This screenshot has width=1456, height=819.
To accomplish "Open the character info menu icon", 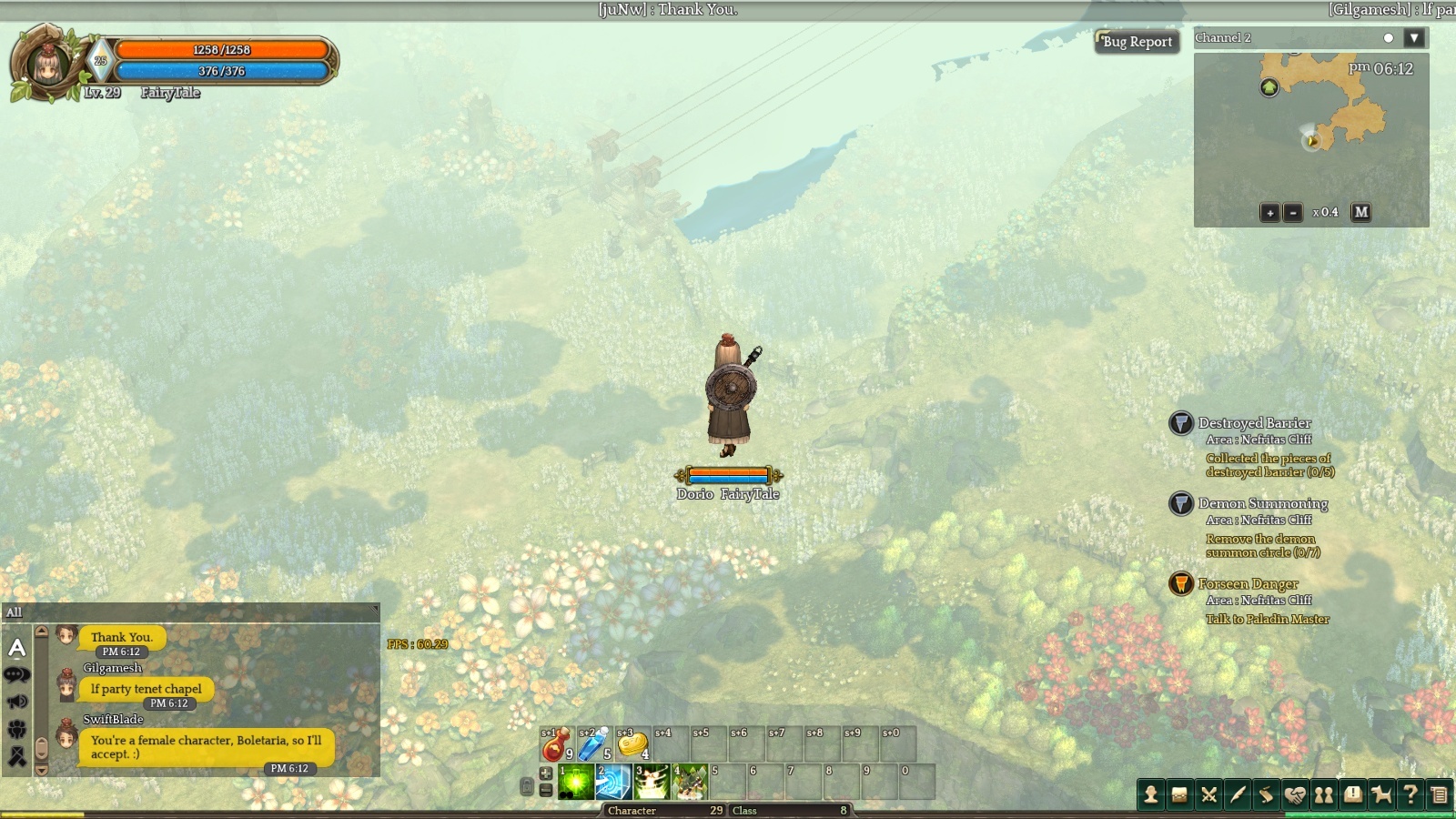I will pos(1151,795).
